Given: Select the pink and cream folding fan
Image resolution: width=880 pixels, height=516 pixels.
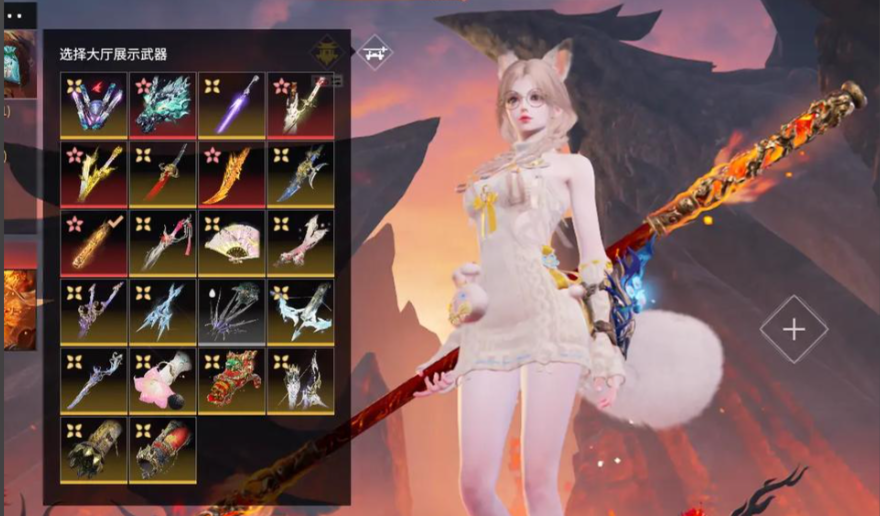Looking at the screenshot, I should point(232,242).
